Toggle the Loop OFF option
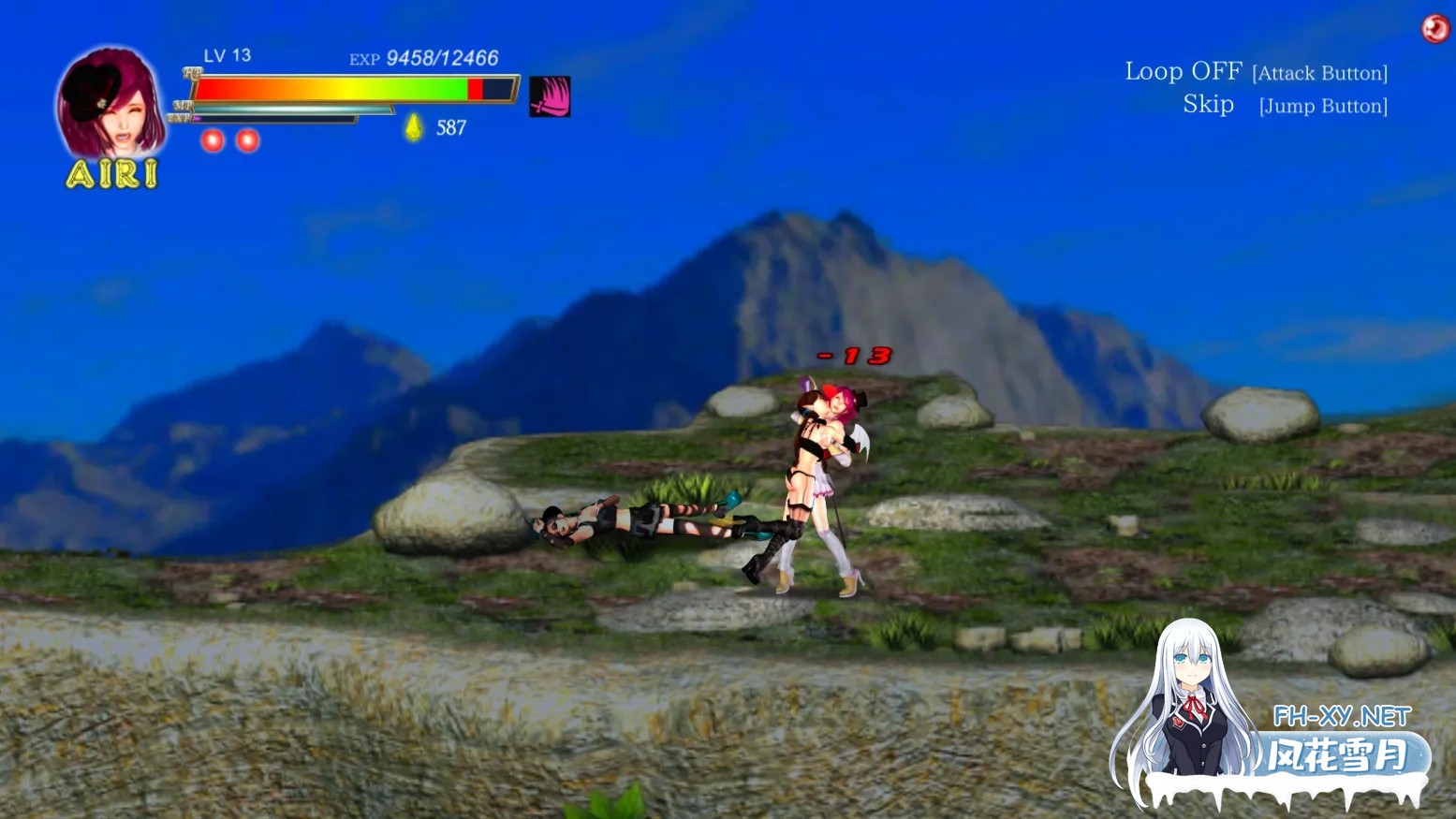The height and width of the screenshot is (819, 1456). 1183,72
